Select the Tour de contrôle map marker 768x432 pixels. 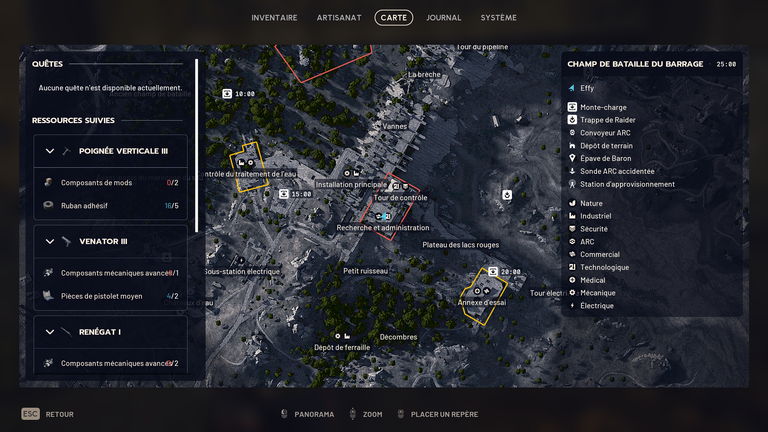tap(400, 197)
